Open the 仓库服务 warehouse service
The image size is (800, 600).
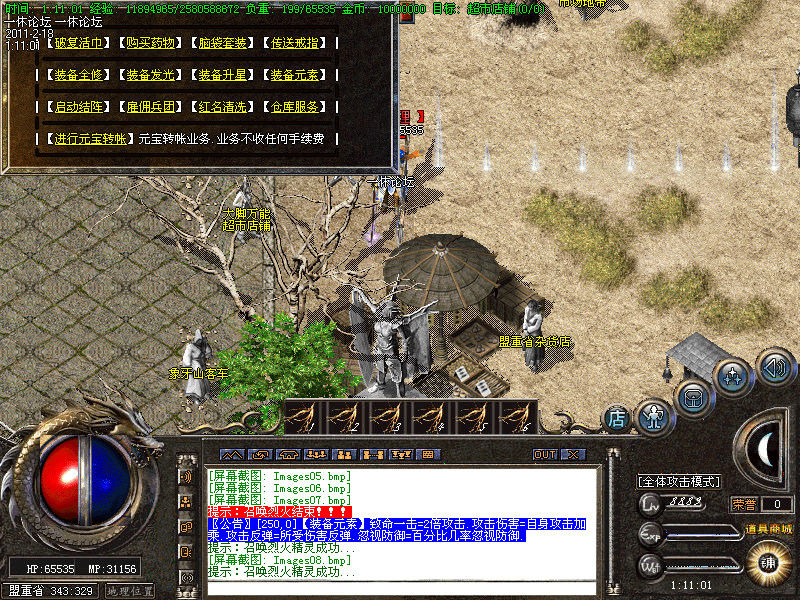(297, 107)
